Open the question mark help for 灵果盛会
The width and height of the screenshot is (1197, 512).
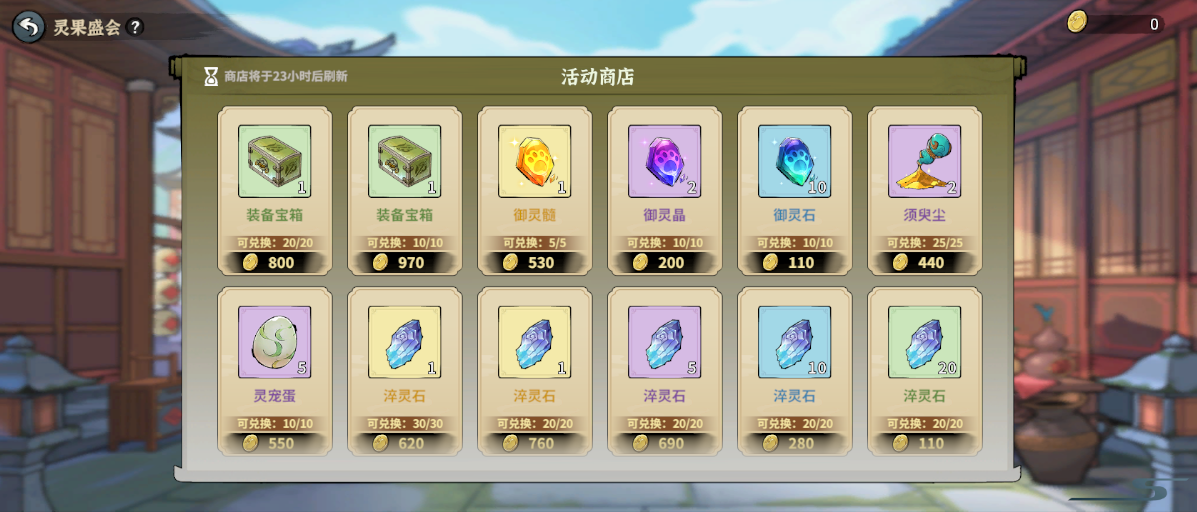(x=135, y=27)
